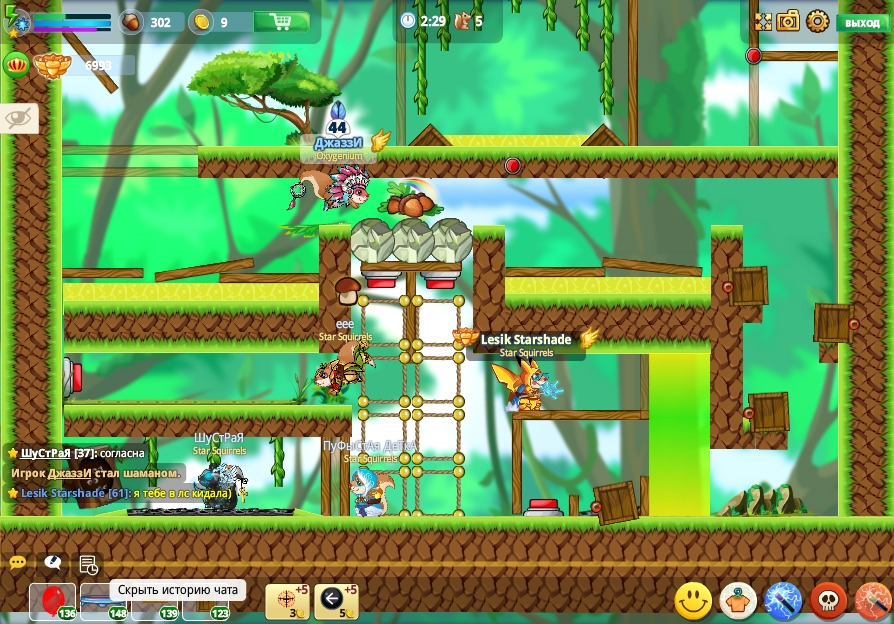Viewport: 894px width, 624px height.
Task: Click the acorn counter showing 302
Action: tap(150, 22)
